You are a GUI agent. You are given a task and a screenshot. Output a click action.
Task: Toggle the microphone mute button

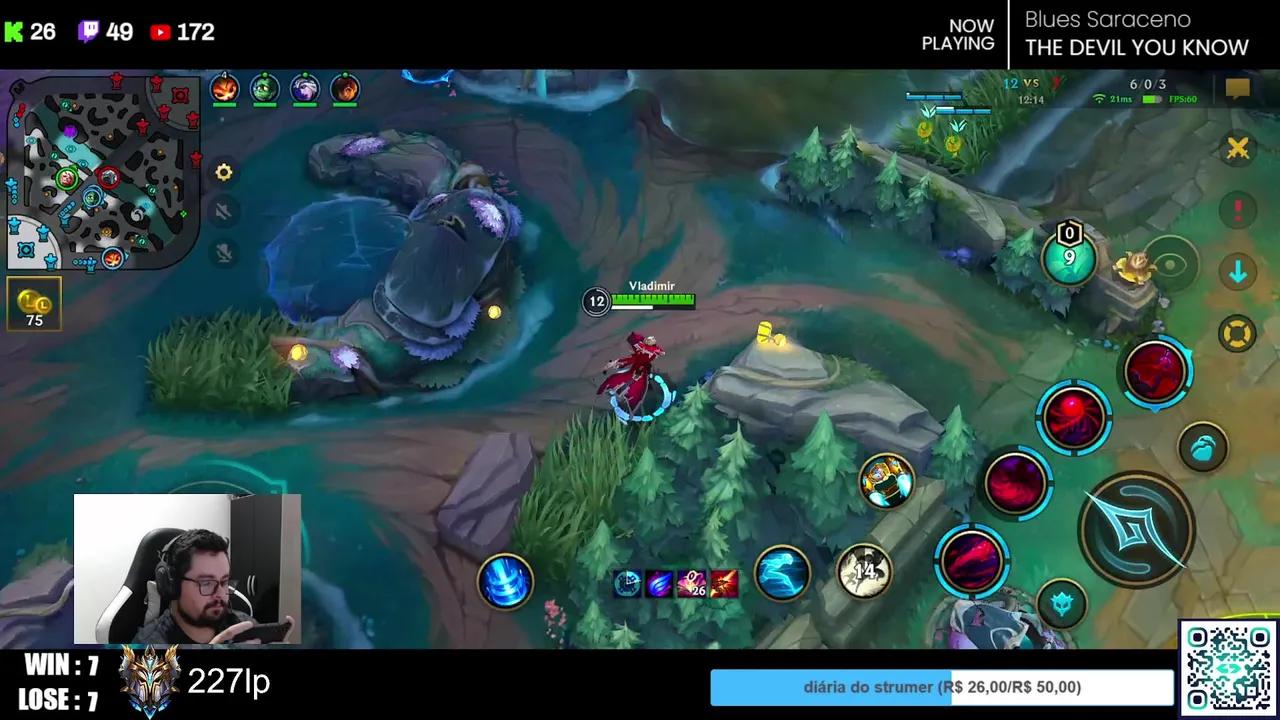tap(223, 253)
